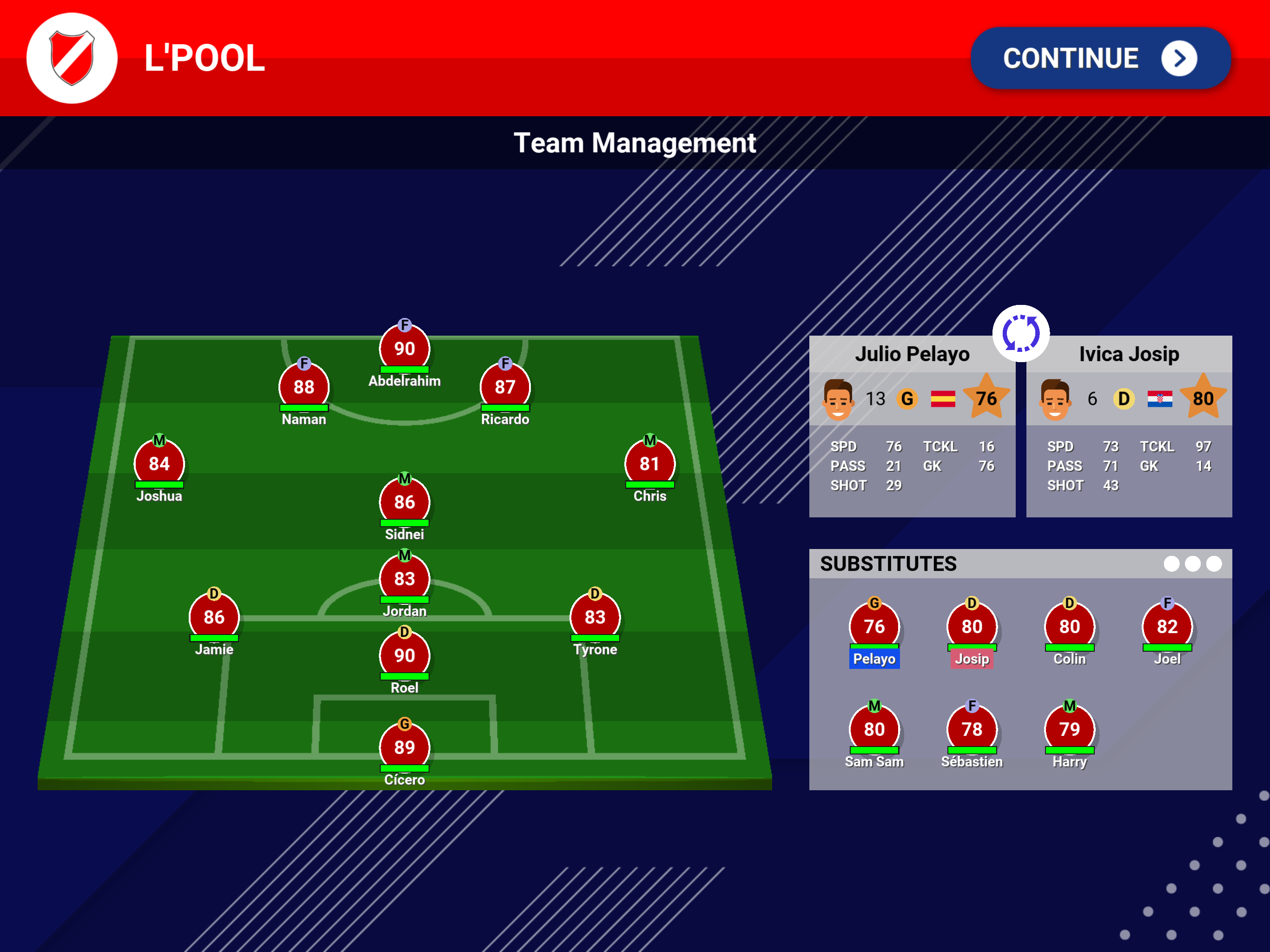The image size is (1270, 952).
Task: Pick defender Roel rated 90
Action: point(404,655)
